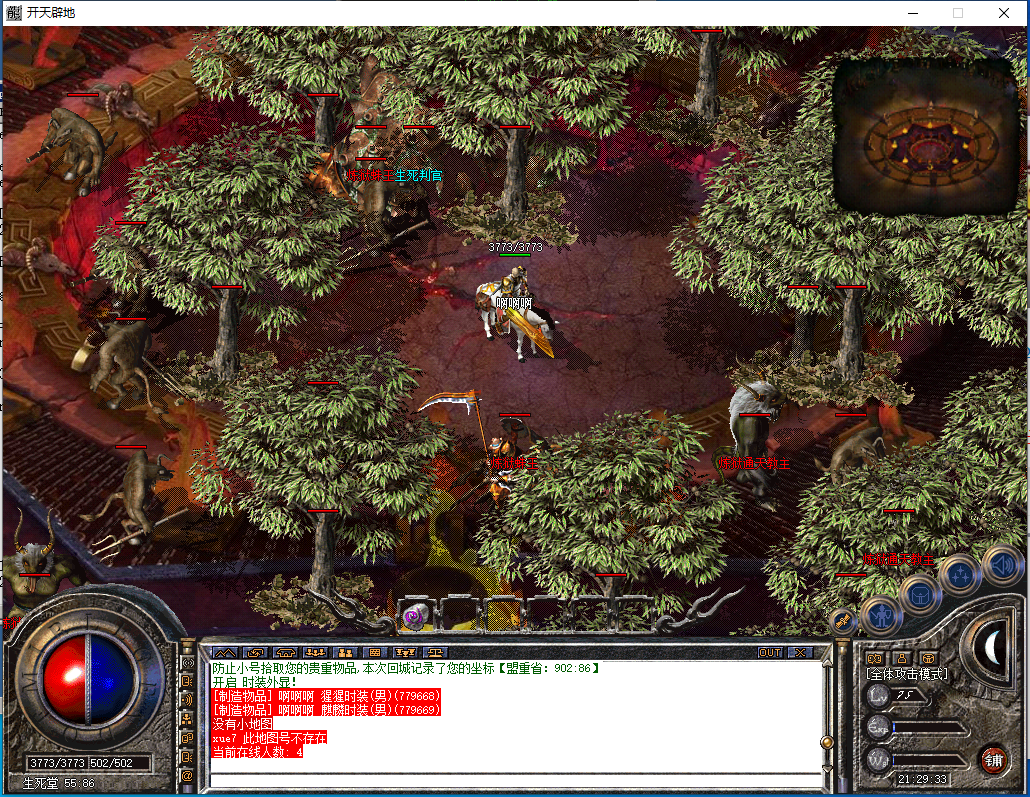1030x797 pixels.
Task: Click the small orange satellite icon button
Action: [843, 620]
